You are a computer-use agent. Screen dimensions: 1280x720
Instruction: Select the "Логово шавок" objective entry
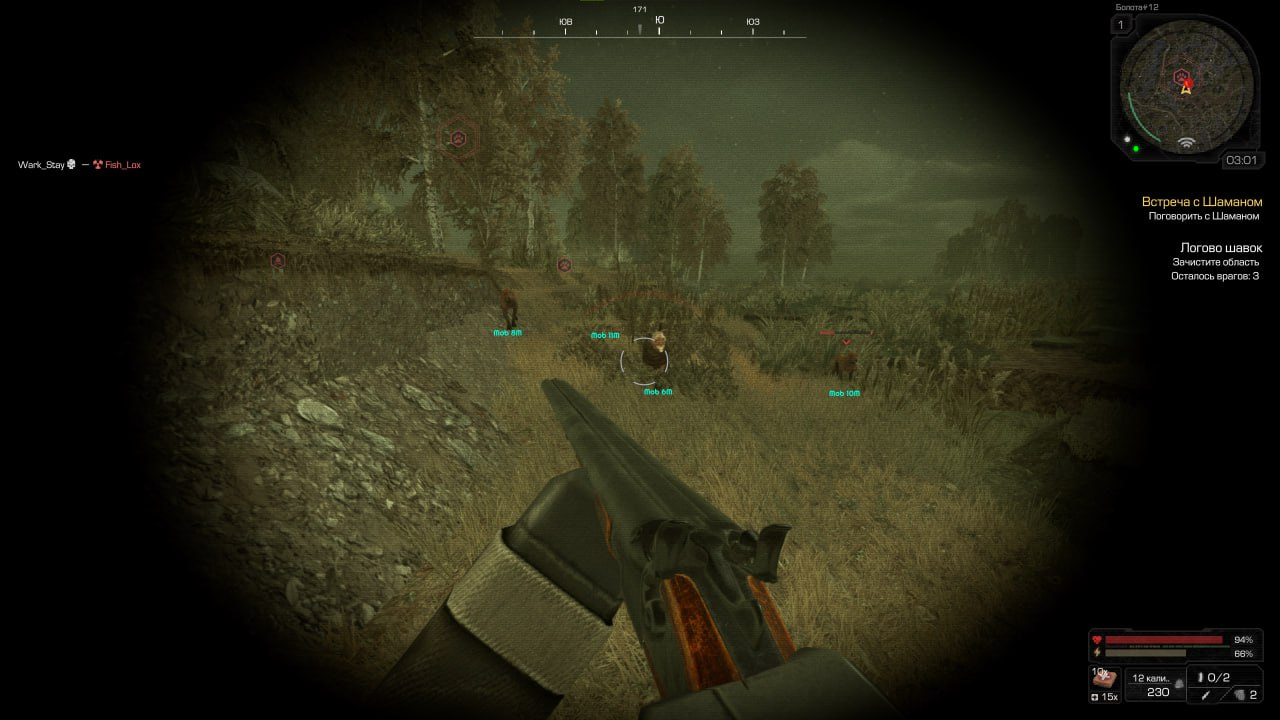point(1220,248)
